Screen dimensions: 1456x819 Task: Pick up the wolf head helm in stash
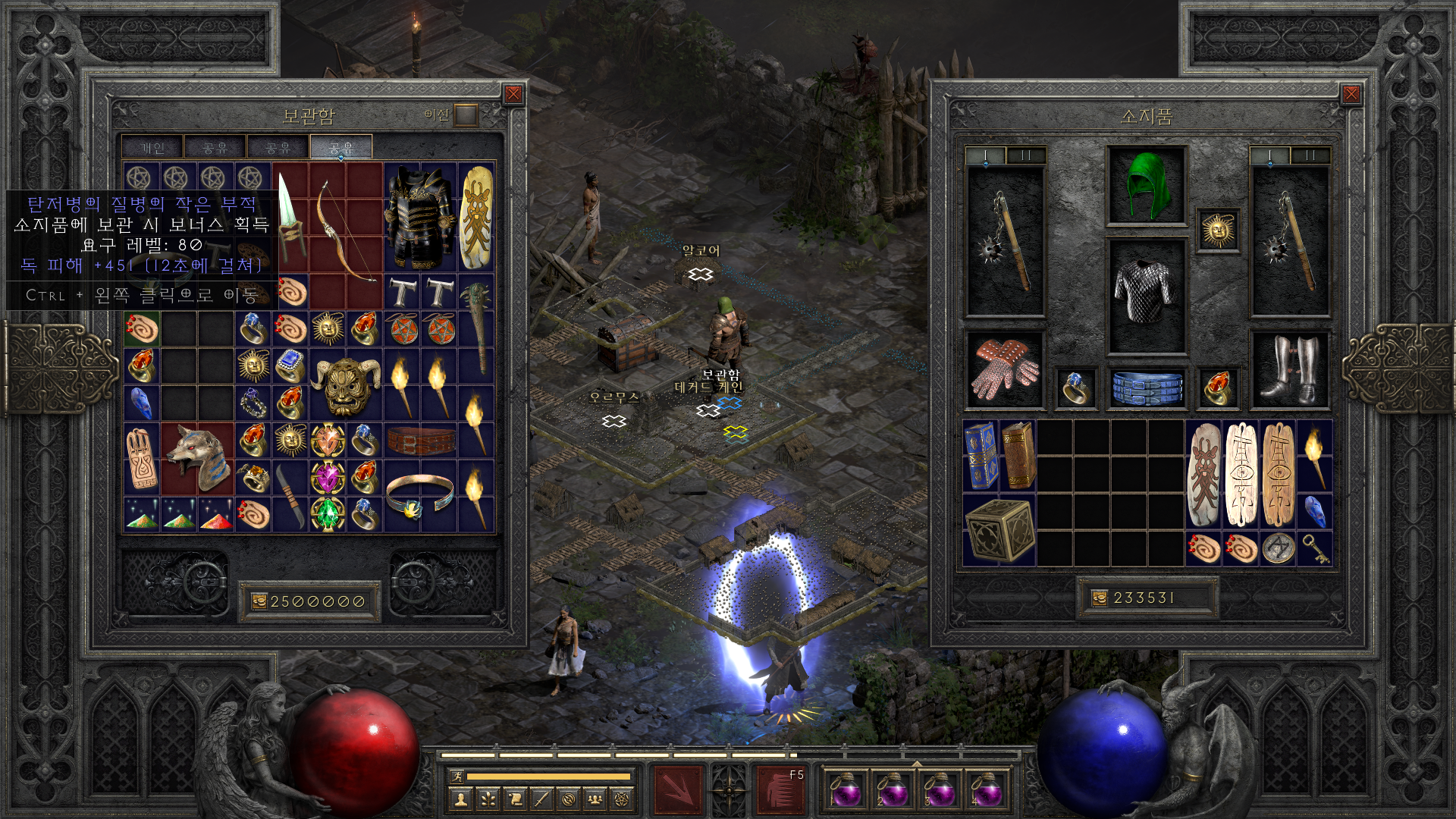(197, 458)
